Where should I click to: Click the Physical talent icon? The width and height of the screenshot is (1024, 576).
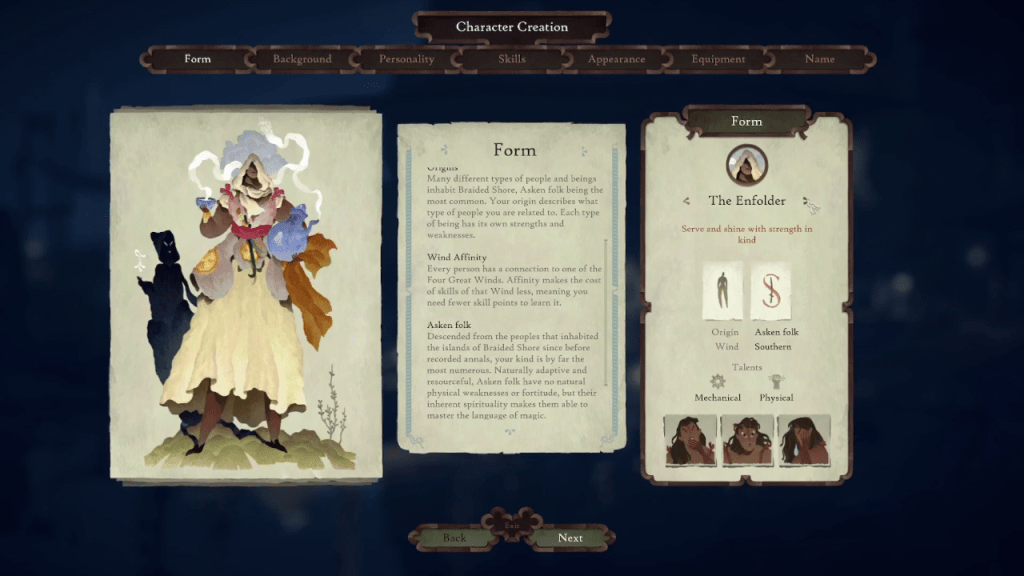tap(776, 381)
